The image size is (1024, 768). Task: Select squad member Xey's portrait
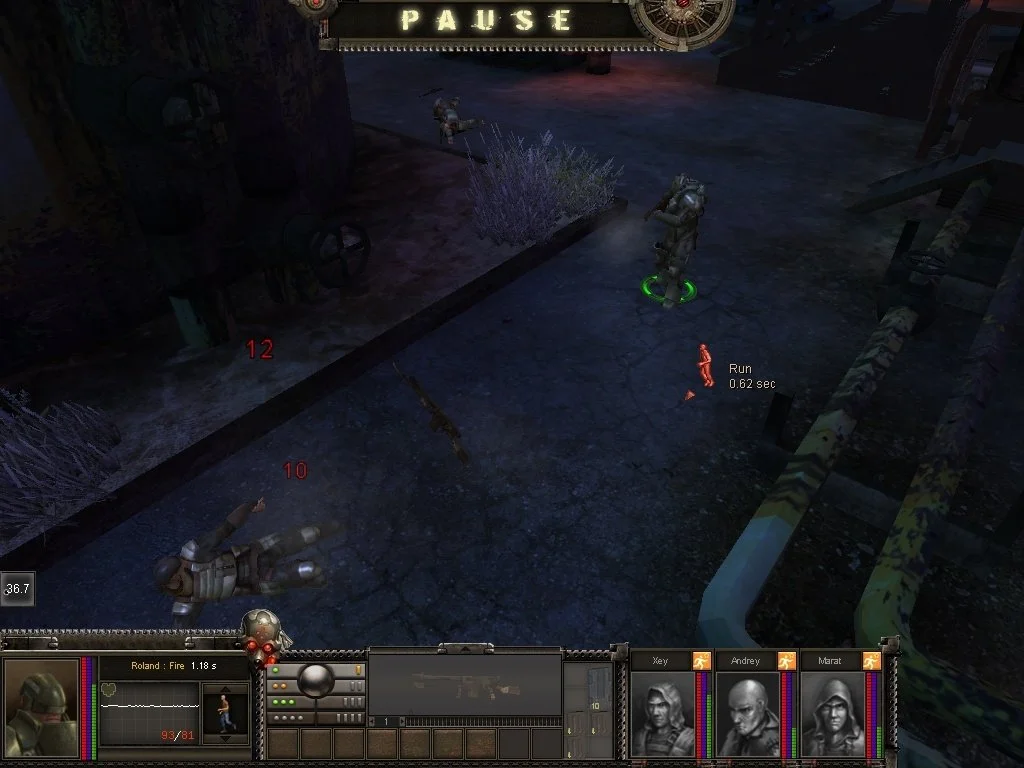pos(662,713)
